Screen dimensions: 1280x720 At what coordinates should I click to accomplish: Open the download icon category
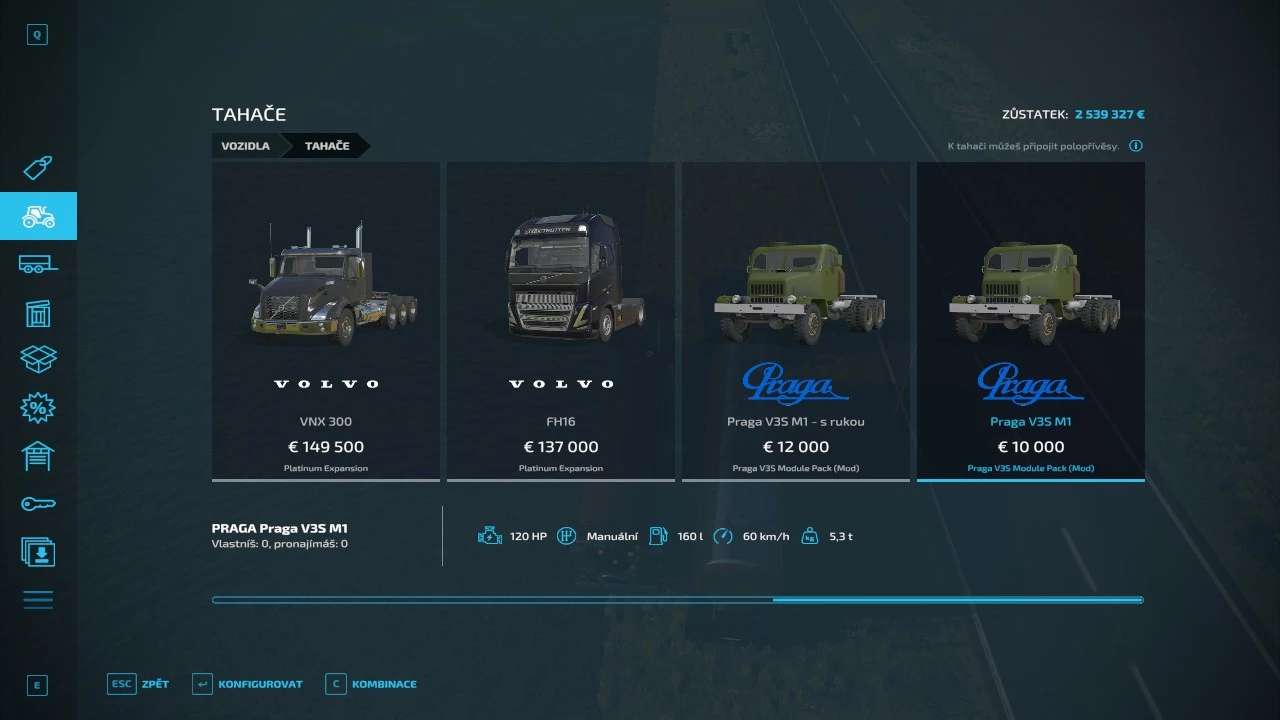38,551
